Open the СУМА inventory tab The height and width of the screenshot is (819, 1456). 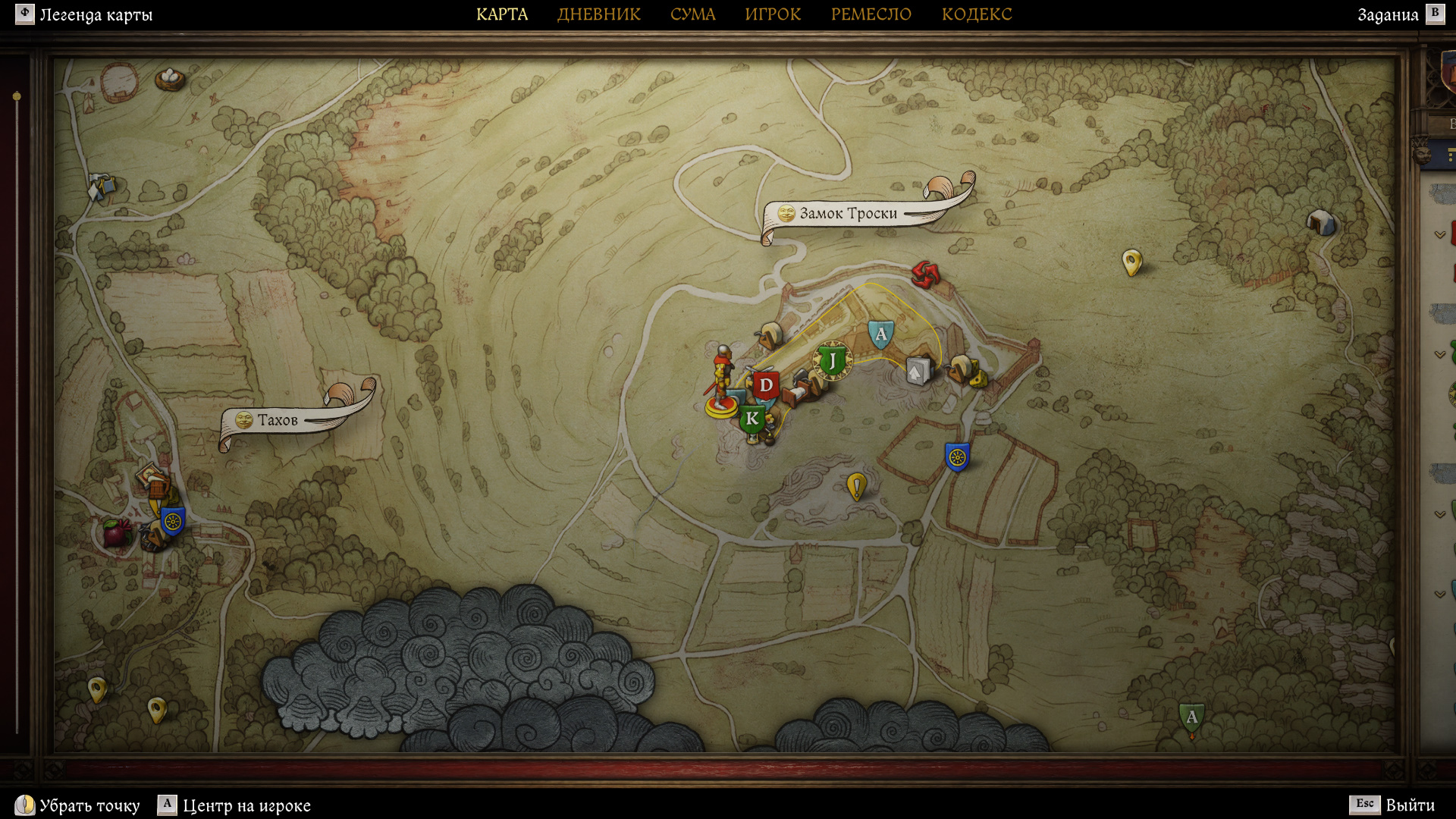pos(692,14)
